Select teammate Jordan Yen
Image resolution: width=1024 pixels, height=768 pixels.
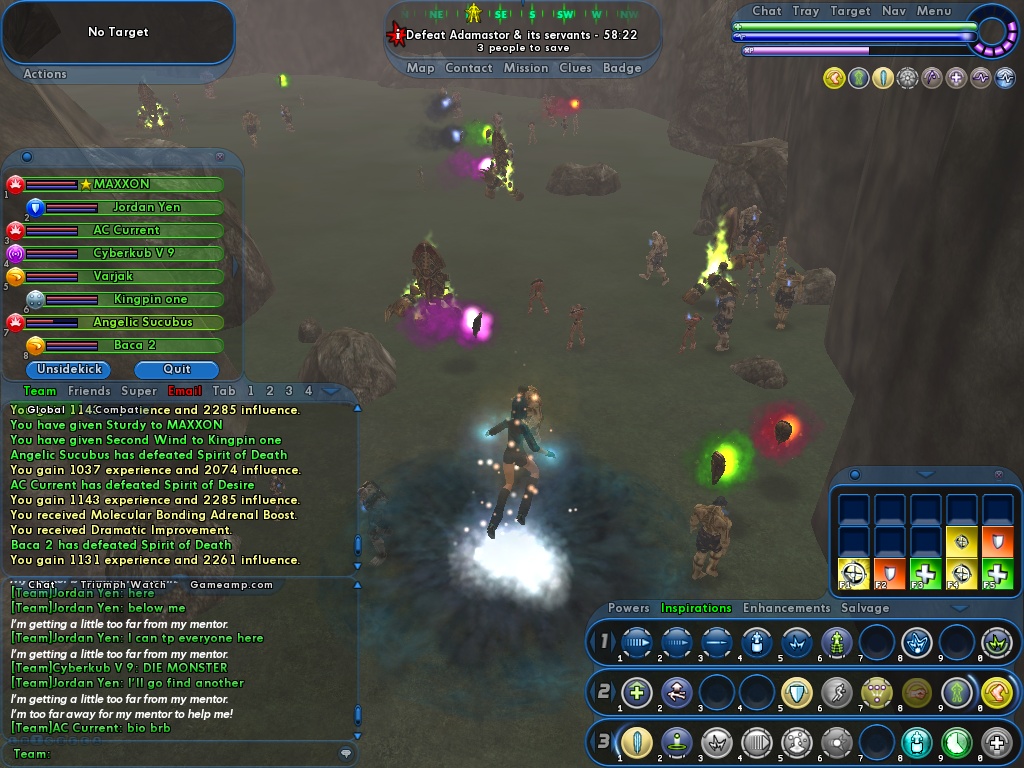click(x=146, y=207)
